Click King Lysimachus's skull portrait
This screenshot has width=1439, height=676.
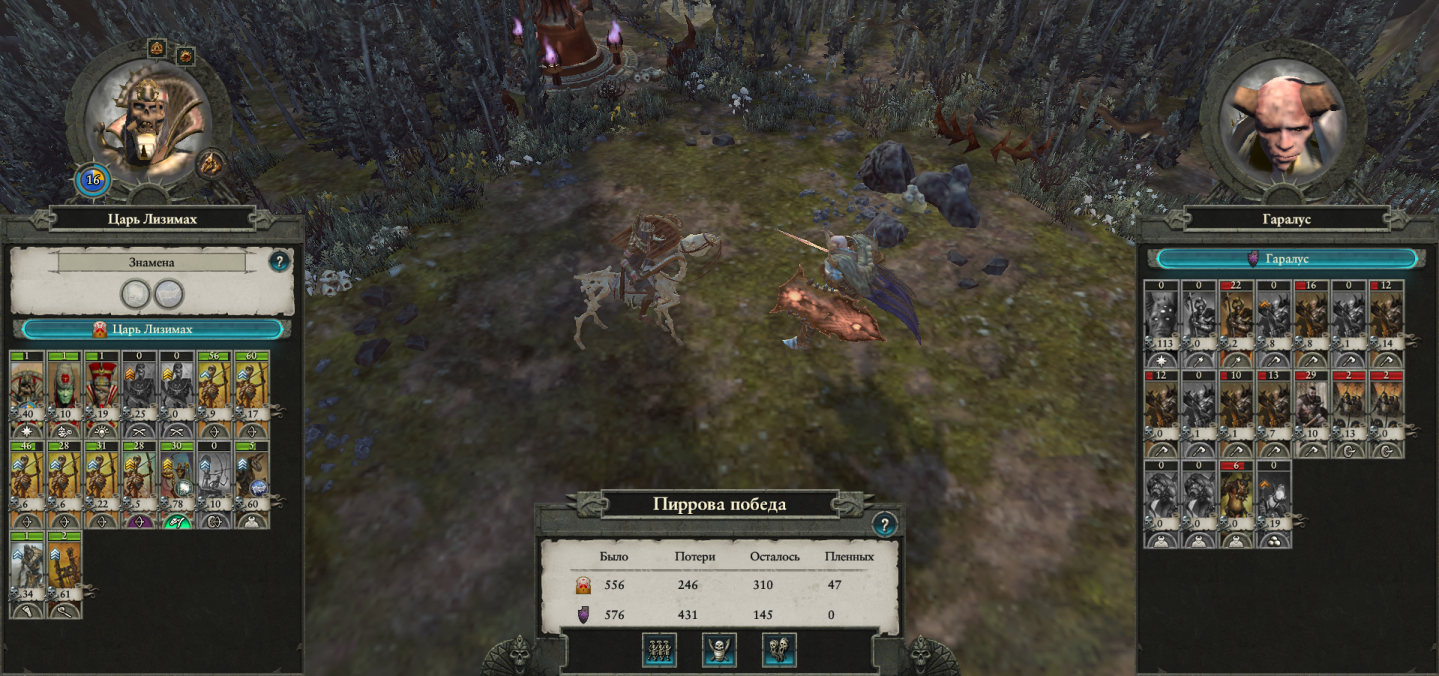click(x=147, y=125)
